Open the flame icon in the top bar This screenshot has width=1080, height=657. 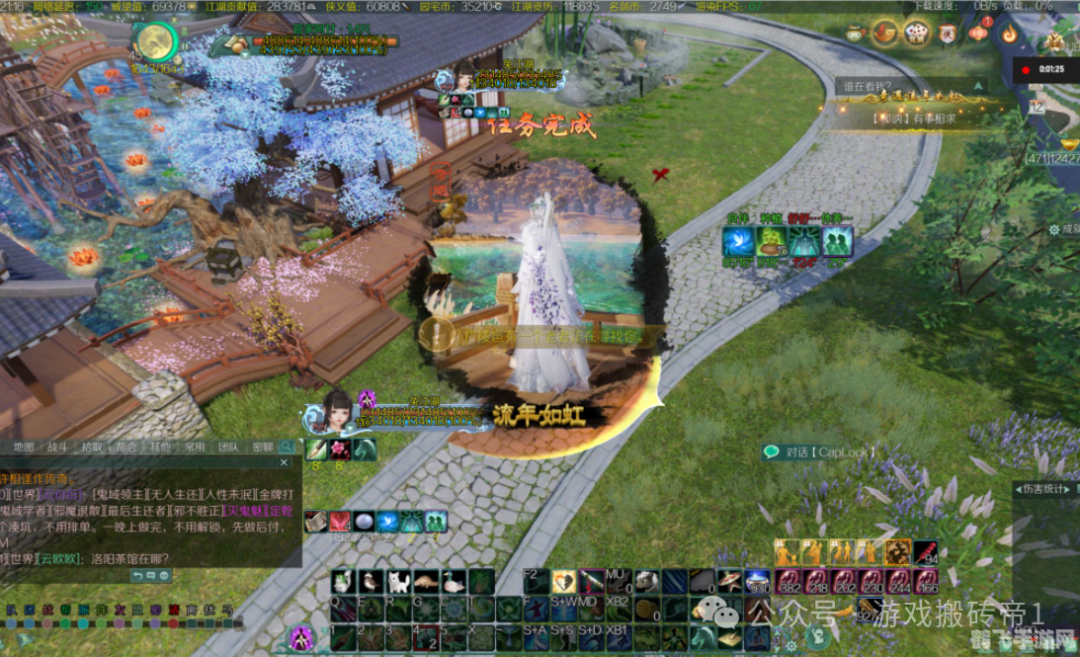[1008, 33]
